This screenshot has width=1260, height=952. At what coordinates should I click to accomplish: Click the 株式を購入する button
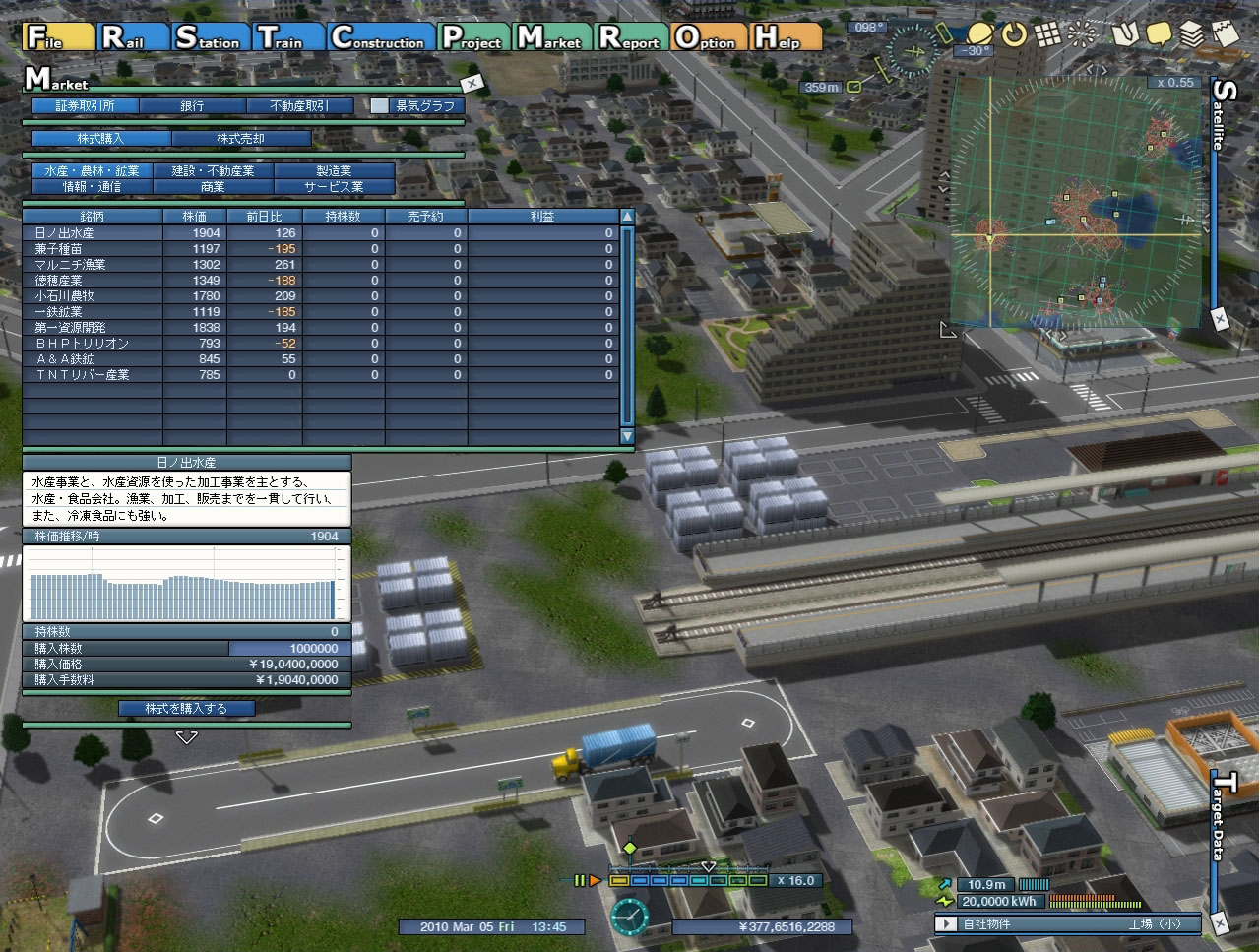pyautogui.click(x=186, y=708)
